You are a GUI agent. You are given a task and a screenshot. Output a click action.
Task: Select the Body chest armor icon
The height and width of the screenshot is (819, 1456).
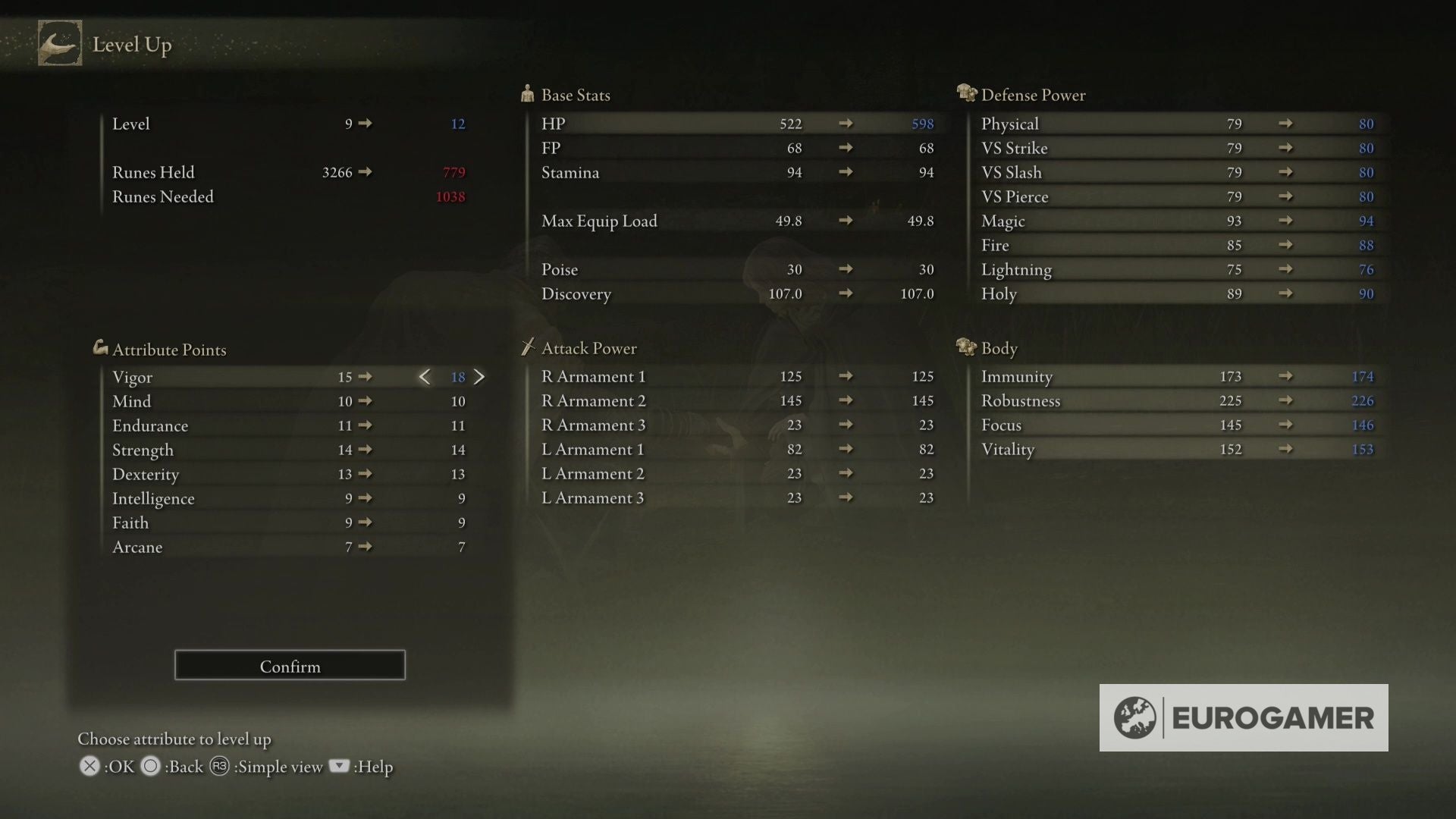(966, 347)
